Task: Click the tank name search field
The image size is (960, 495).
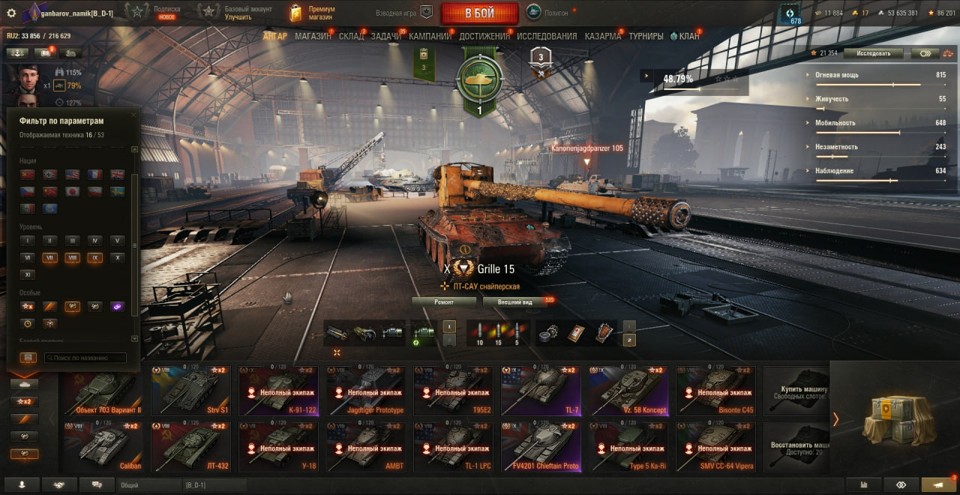Action: click(x=84, y=357)
